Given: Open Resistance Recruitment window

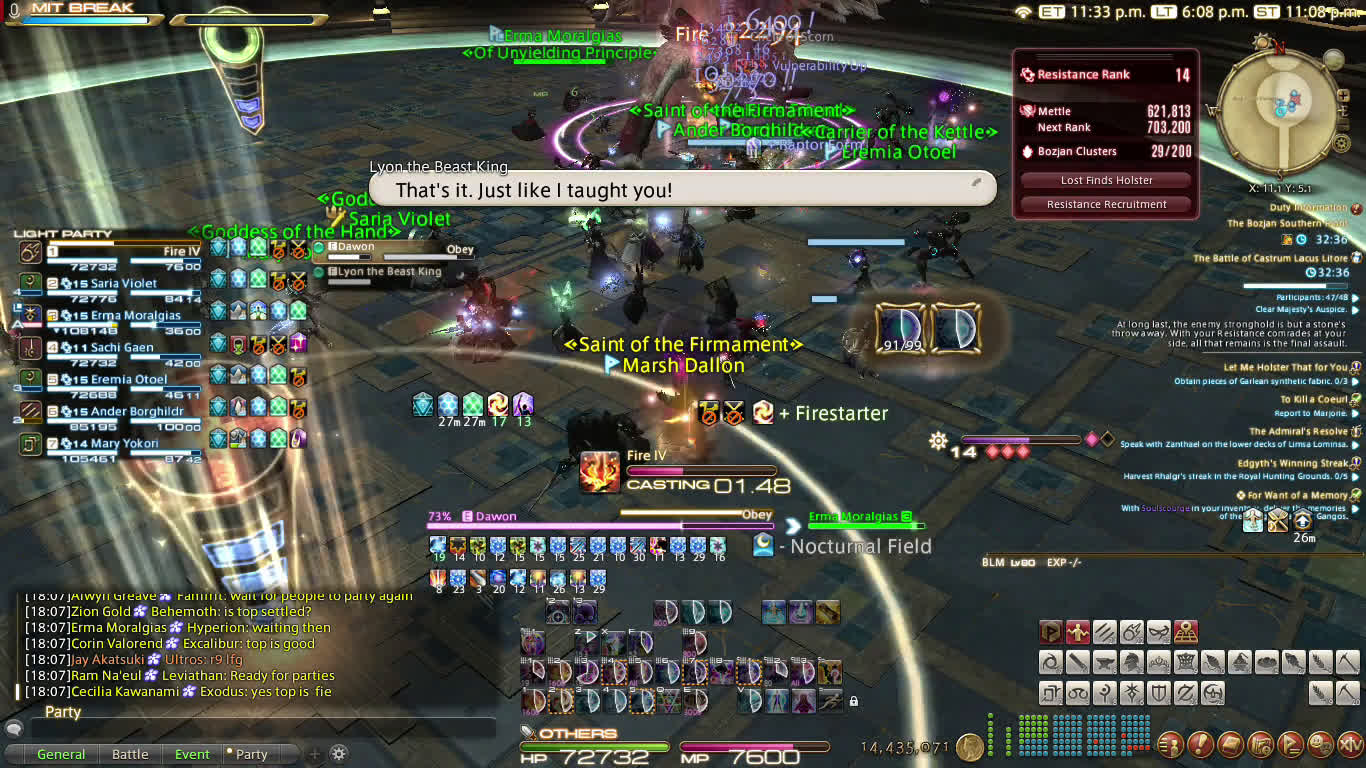Looking at the screenshot, I should point(1106,204).
